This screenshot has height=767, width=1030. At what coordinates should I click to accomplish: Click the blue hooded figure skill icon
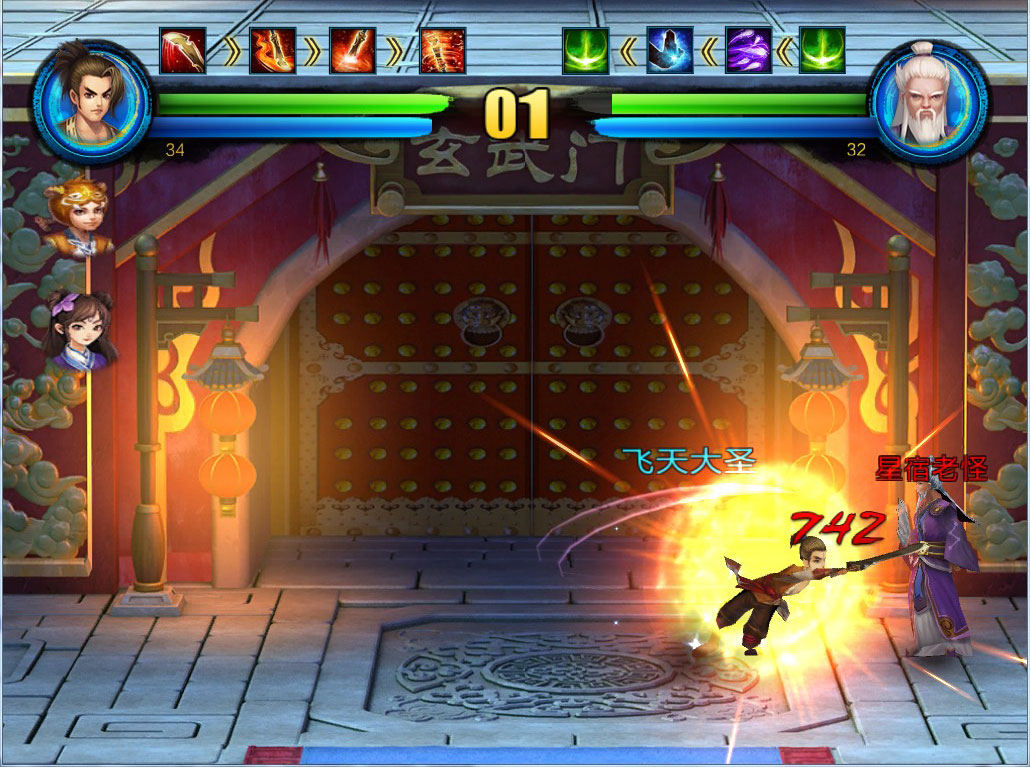(669, 51)
